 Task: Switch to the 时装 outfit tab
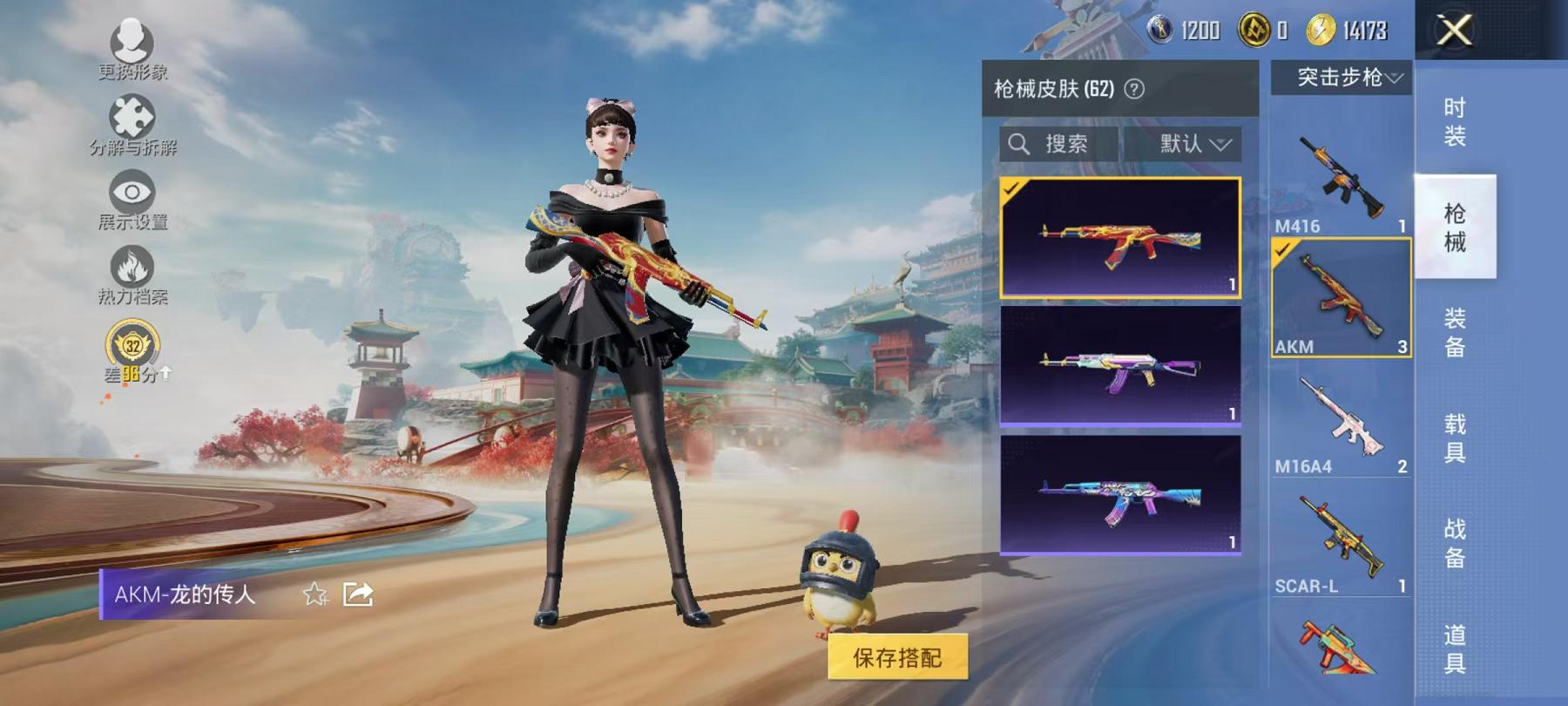(1456, 122)
